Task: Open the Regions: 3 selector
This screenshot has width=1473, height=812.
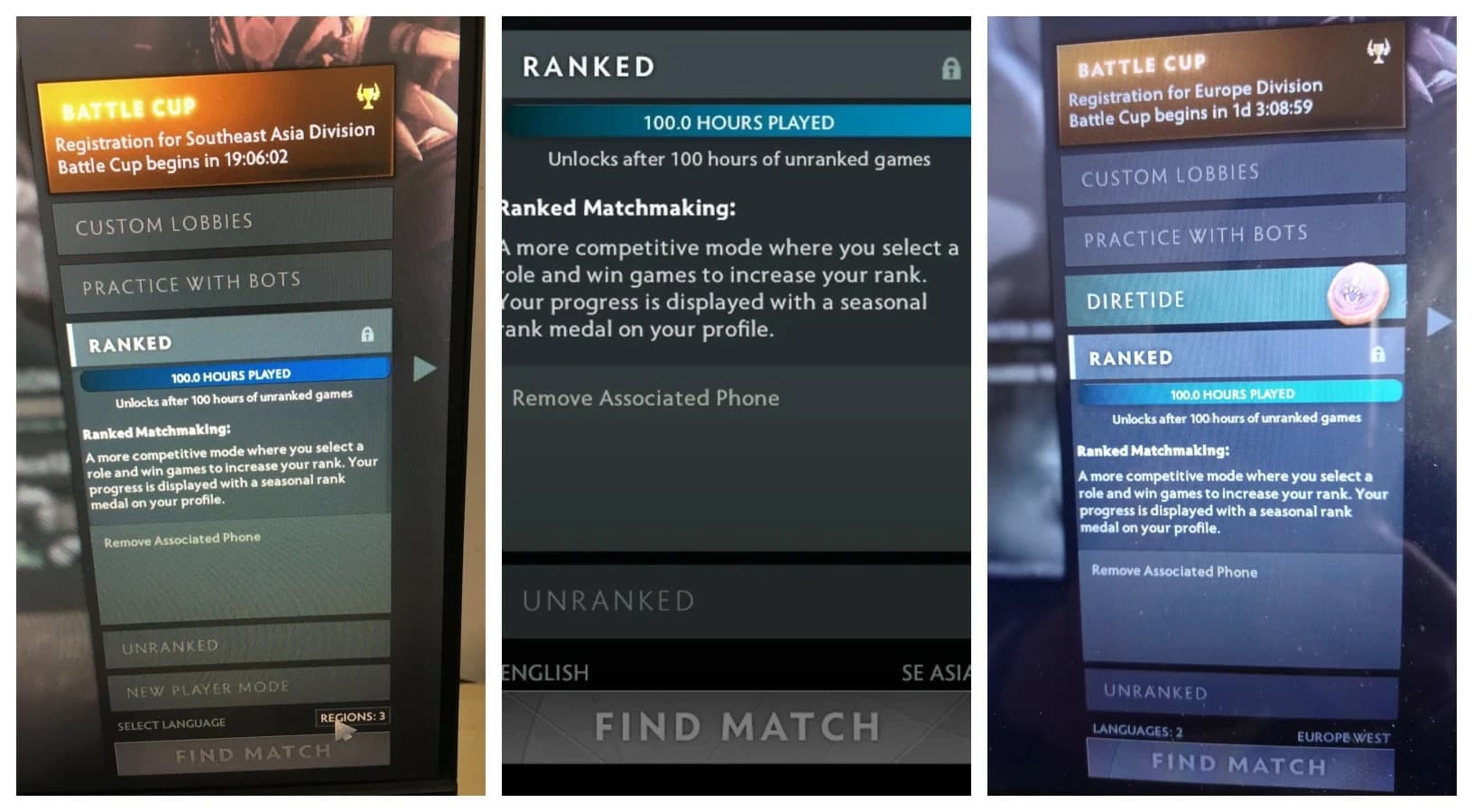Action: point(352,717)
